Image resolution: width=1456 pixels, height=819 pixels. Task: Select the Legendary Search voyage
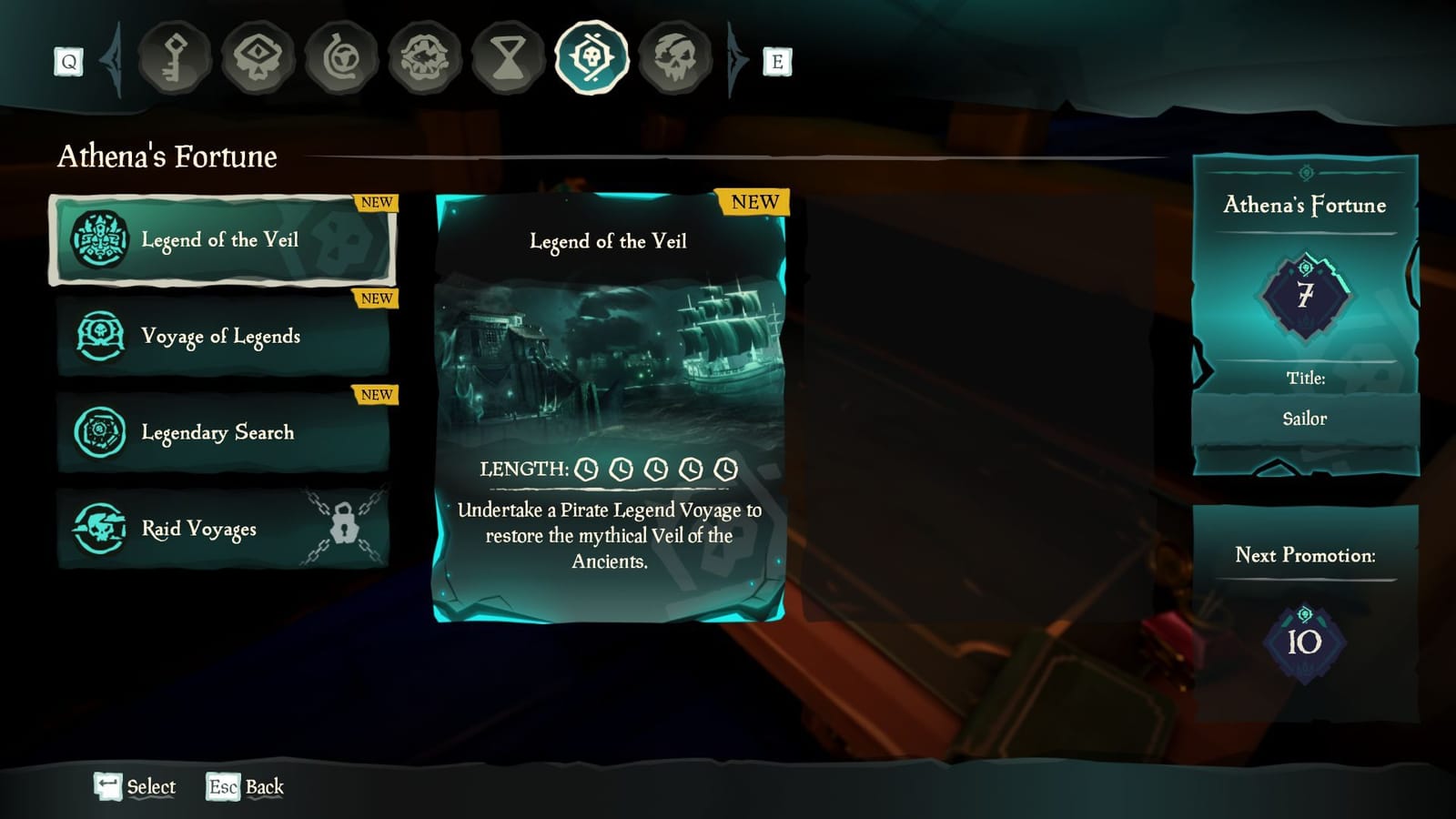[x=221, y=434]
